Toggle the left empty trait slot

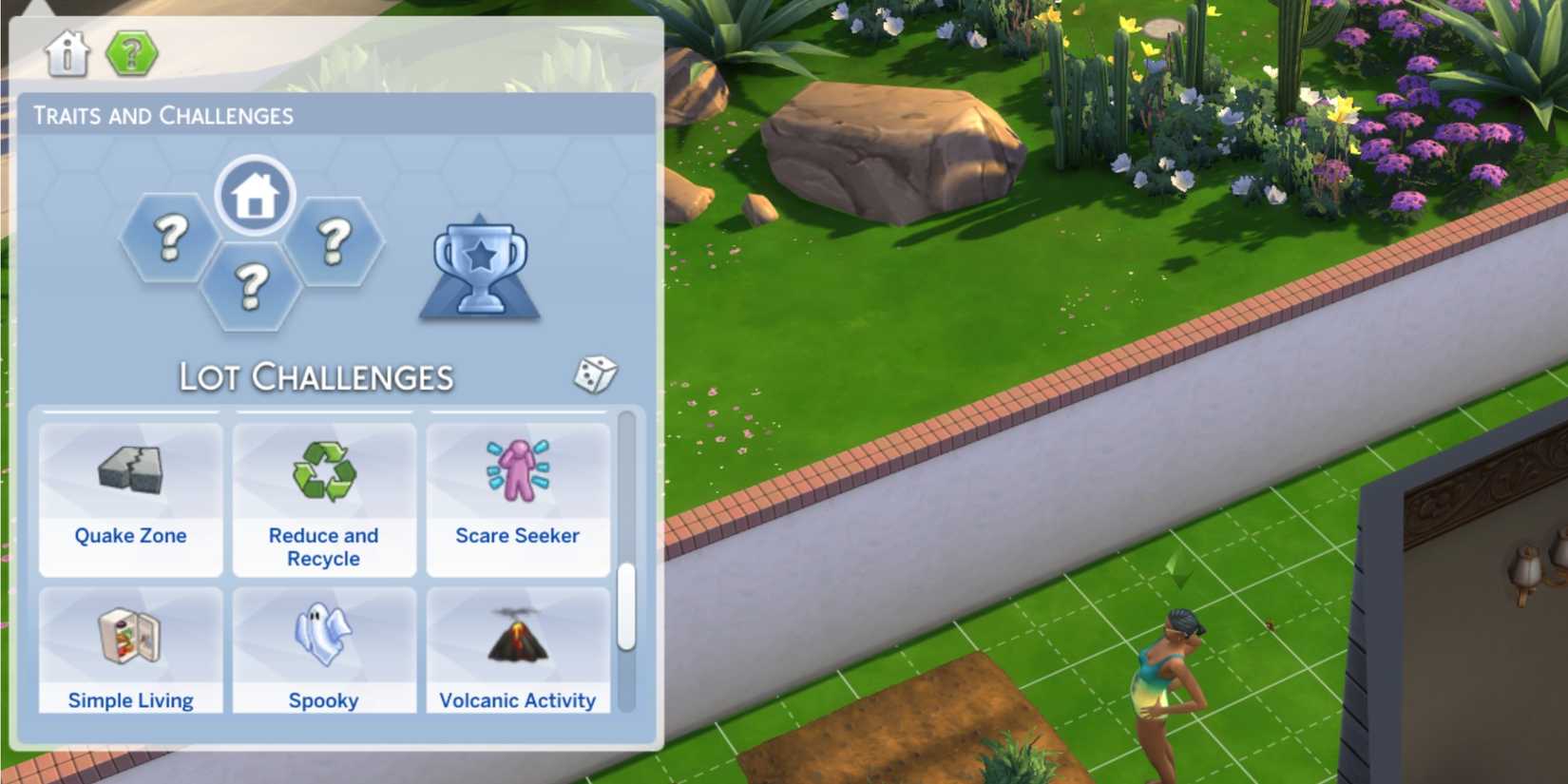[x=168, y=239]
